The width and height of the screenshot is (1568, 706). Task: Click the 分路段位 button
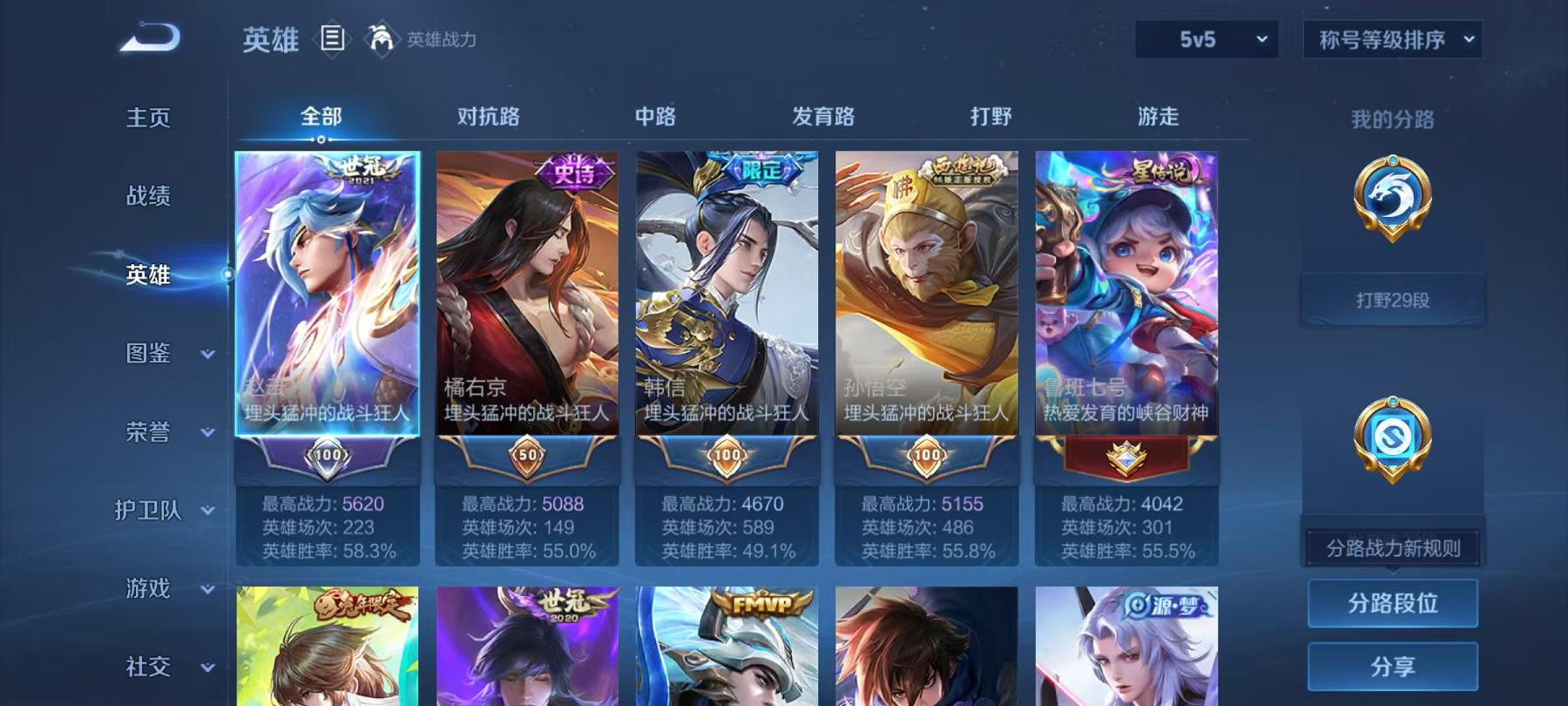pos(1393,603)
